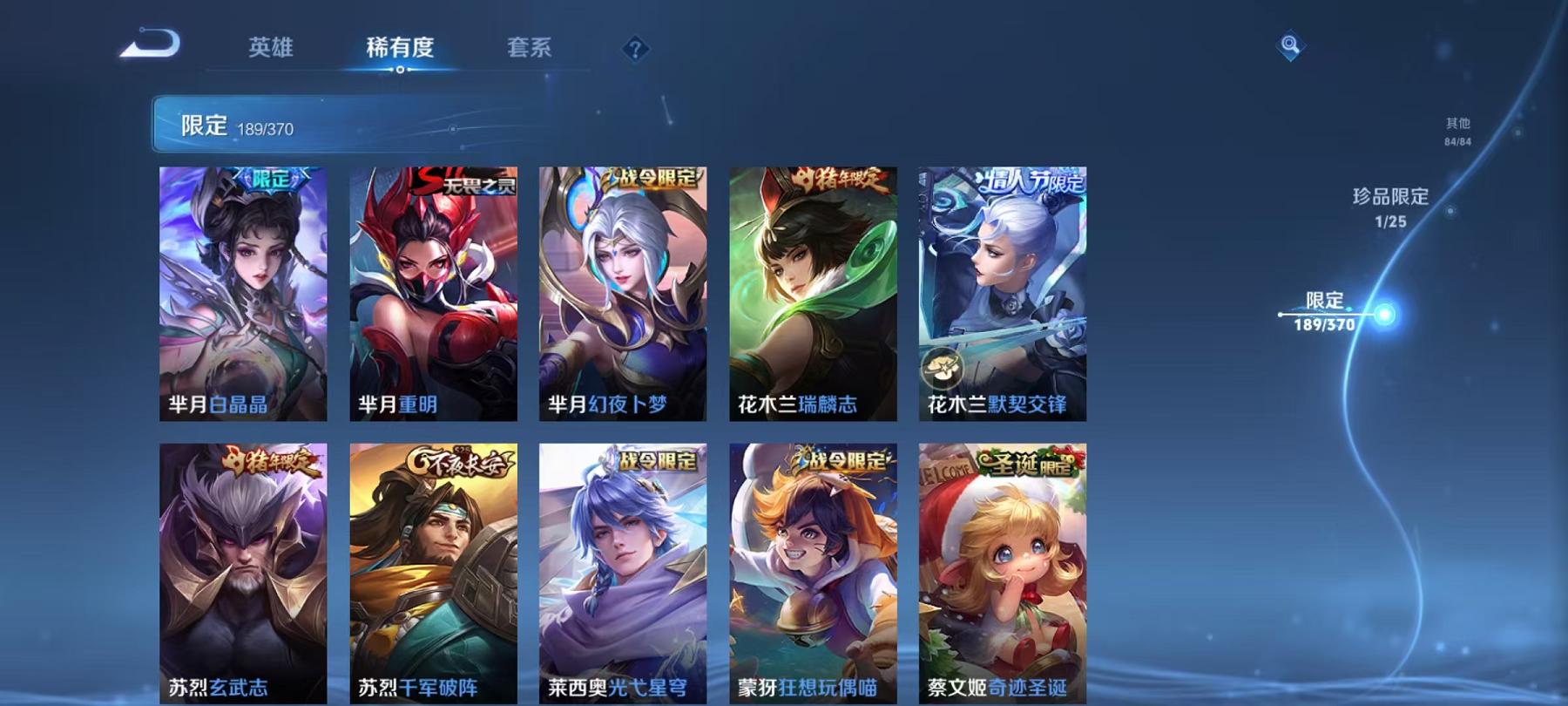Click the 战令限定 badge on 芈月幻夜卜梦 card
The image size is (1568, 706).
point(652,178)
